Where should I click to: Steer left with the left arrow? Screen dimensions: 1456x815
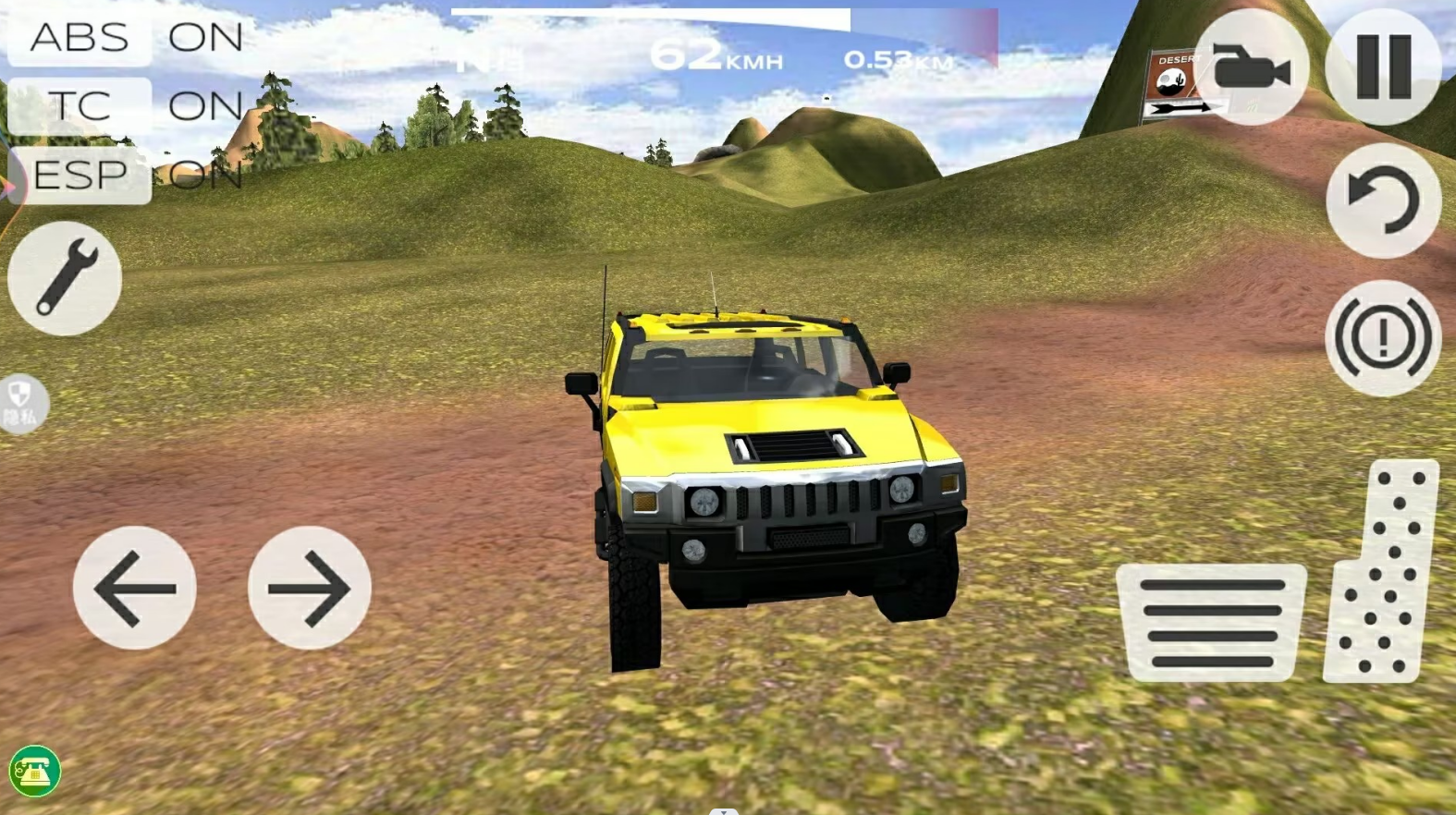click(135, 588)
